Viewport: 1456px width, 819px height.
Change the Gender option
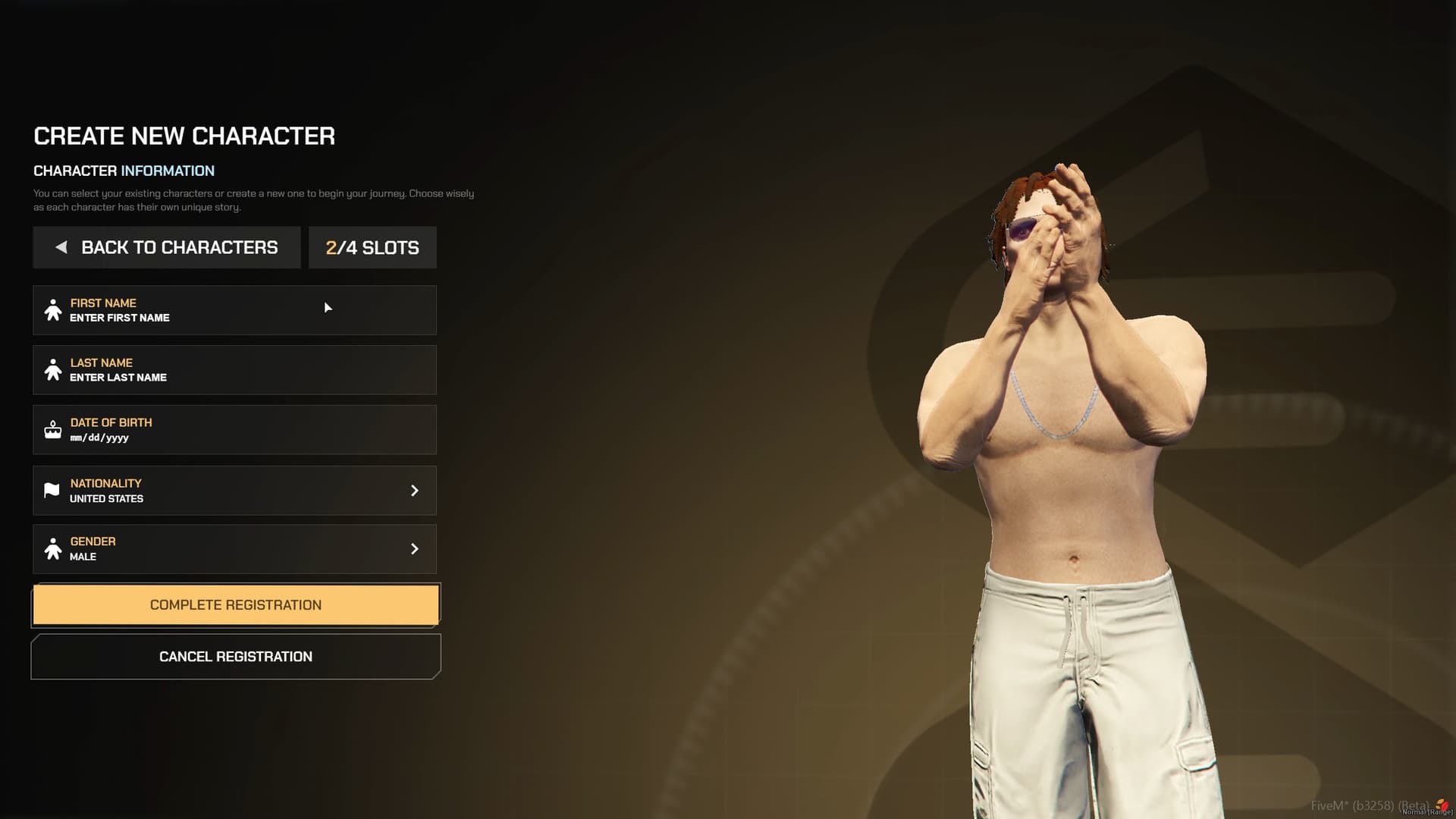(x=234, y=549)
